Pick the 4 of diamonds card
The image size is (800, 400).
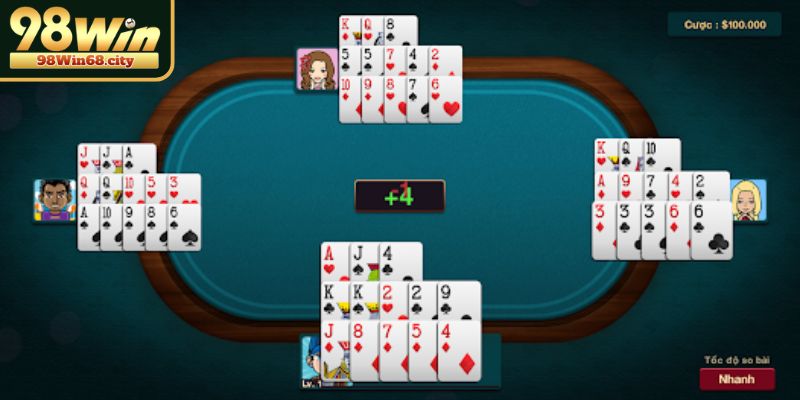pos(458,351)
